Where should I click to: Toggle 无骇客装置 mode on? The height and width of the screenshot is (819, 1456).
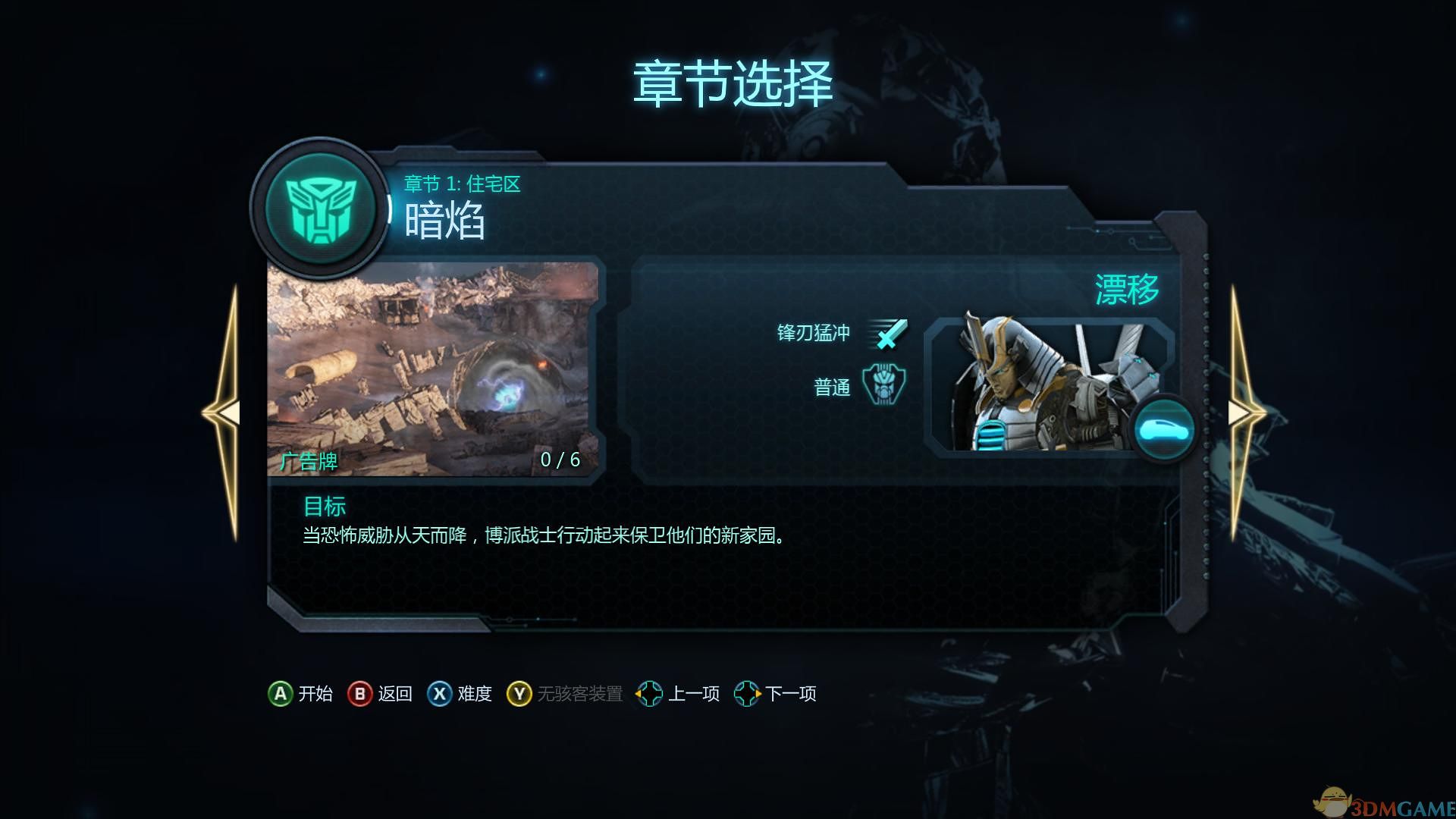click(x=580, y=693)
